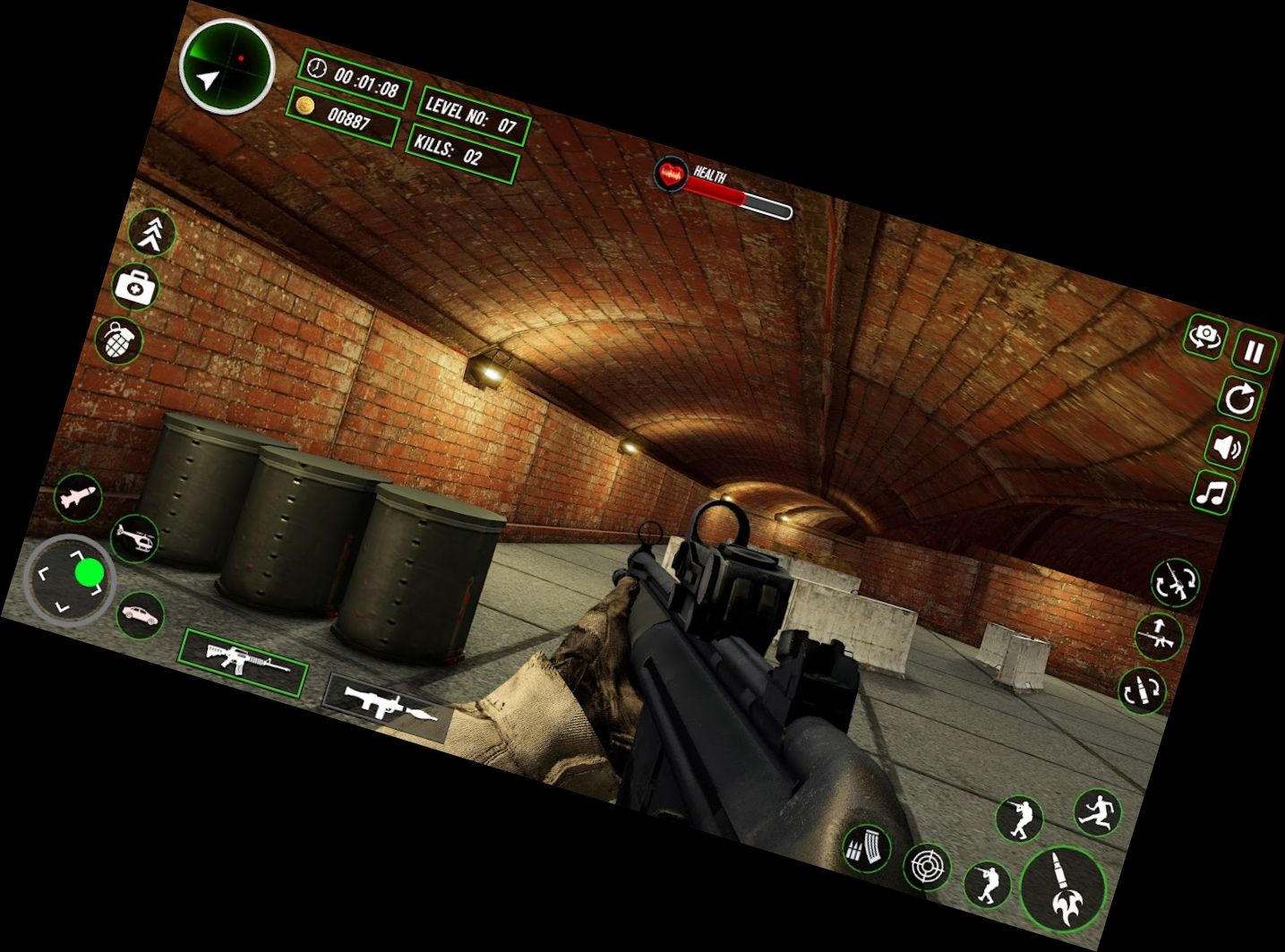Toggle the camera view button
The image size is (1285, 952).
click(x=1204, y=337)
